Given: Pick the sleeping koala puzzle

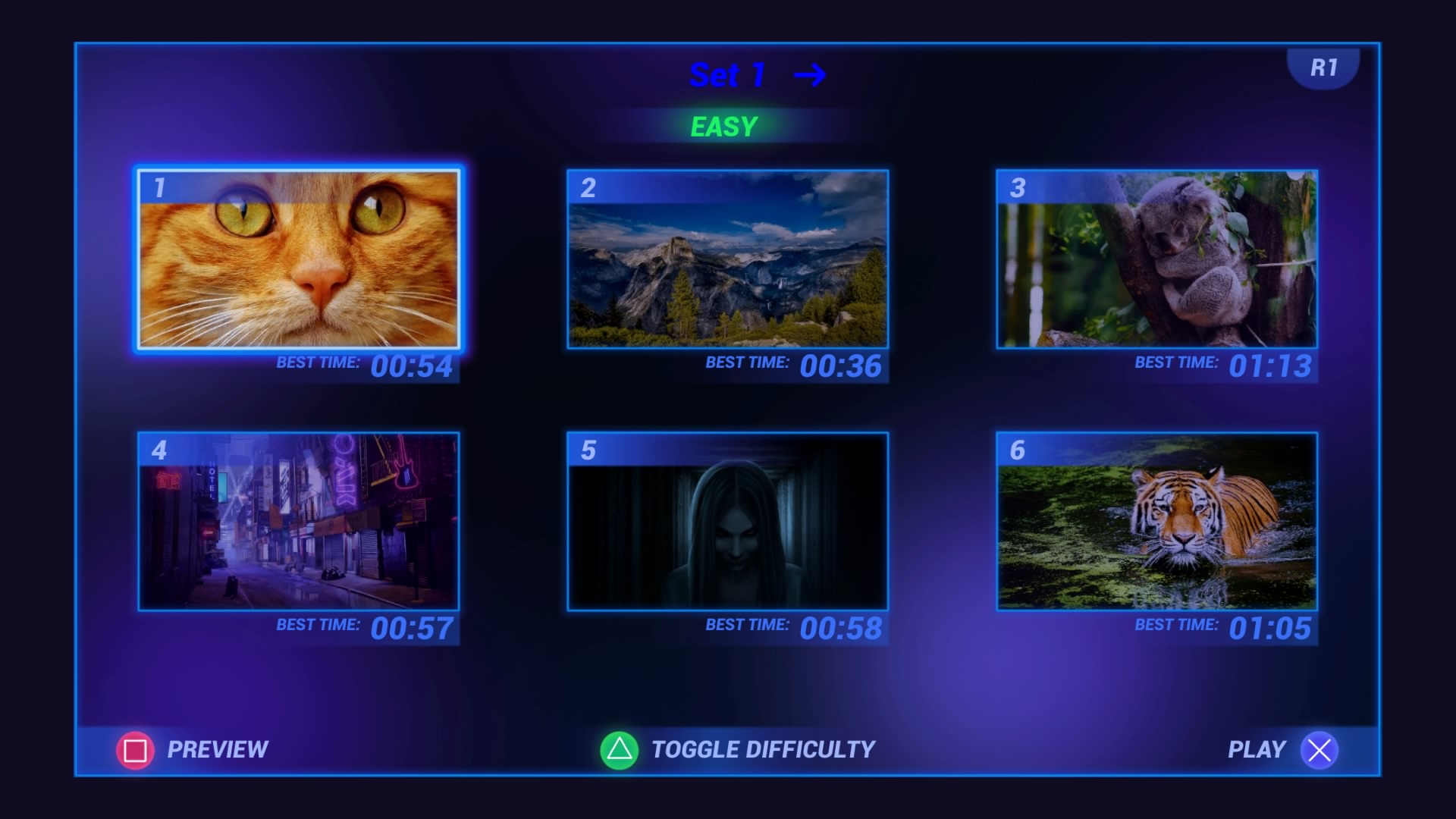Looking at the screenshot, I should pyautogui.click(x=1156, y=259).
